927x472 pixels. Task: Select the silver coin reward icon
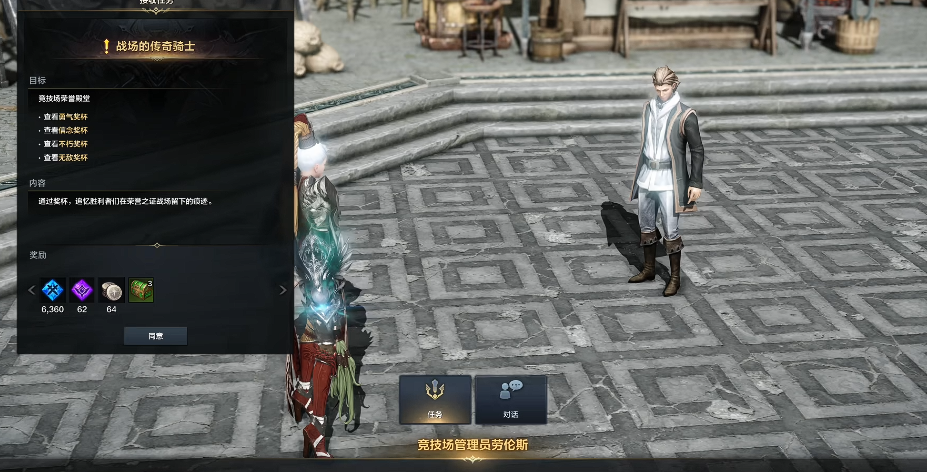[111, 290]
